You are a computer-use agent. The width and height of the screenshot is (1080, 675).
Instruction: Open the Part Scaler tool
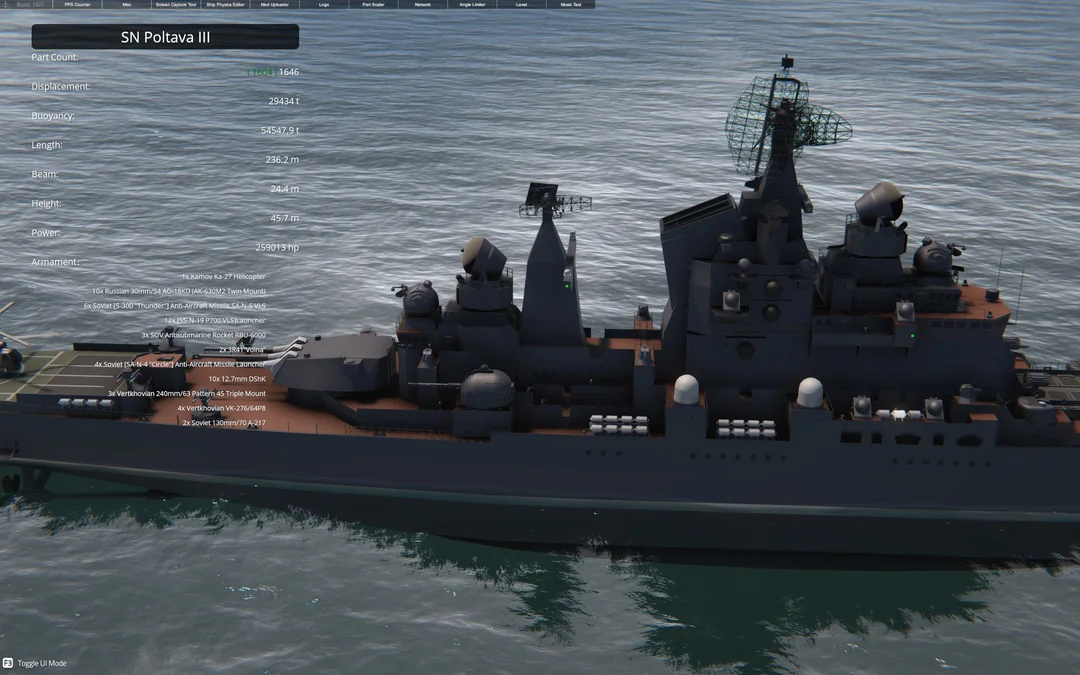tap(373, 5)
